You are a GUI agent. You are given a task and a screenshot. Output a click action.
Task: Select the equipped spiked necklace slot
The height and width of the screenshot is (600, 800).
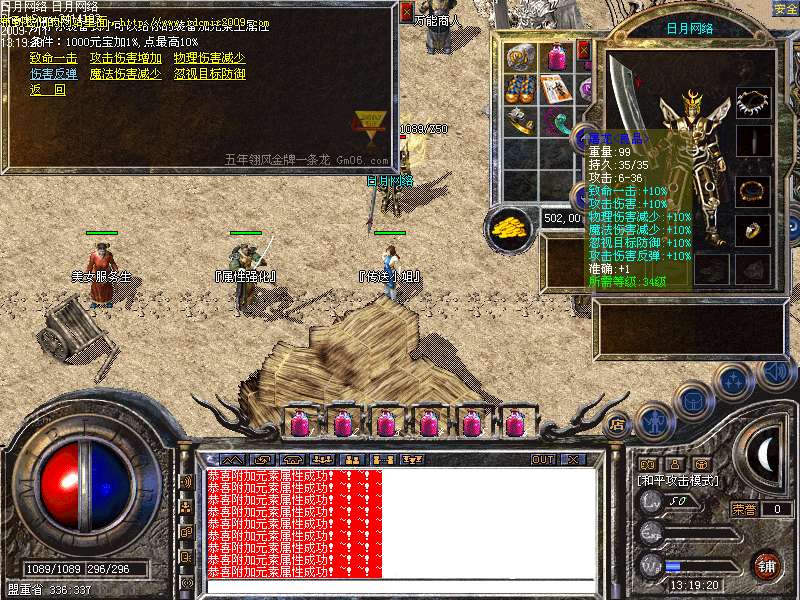(x=753, y=103)
